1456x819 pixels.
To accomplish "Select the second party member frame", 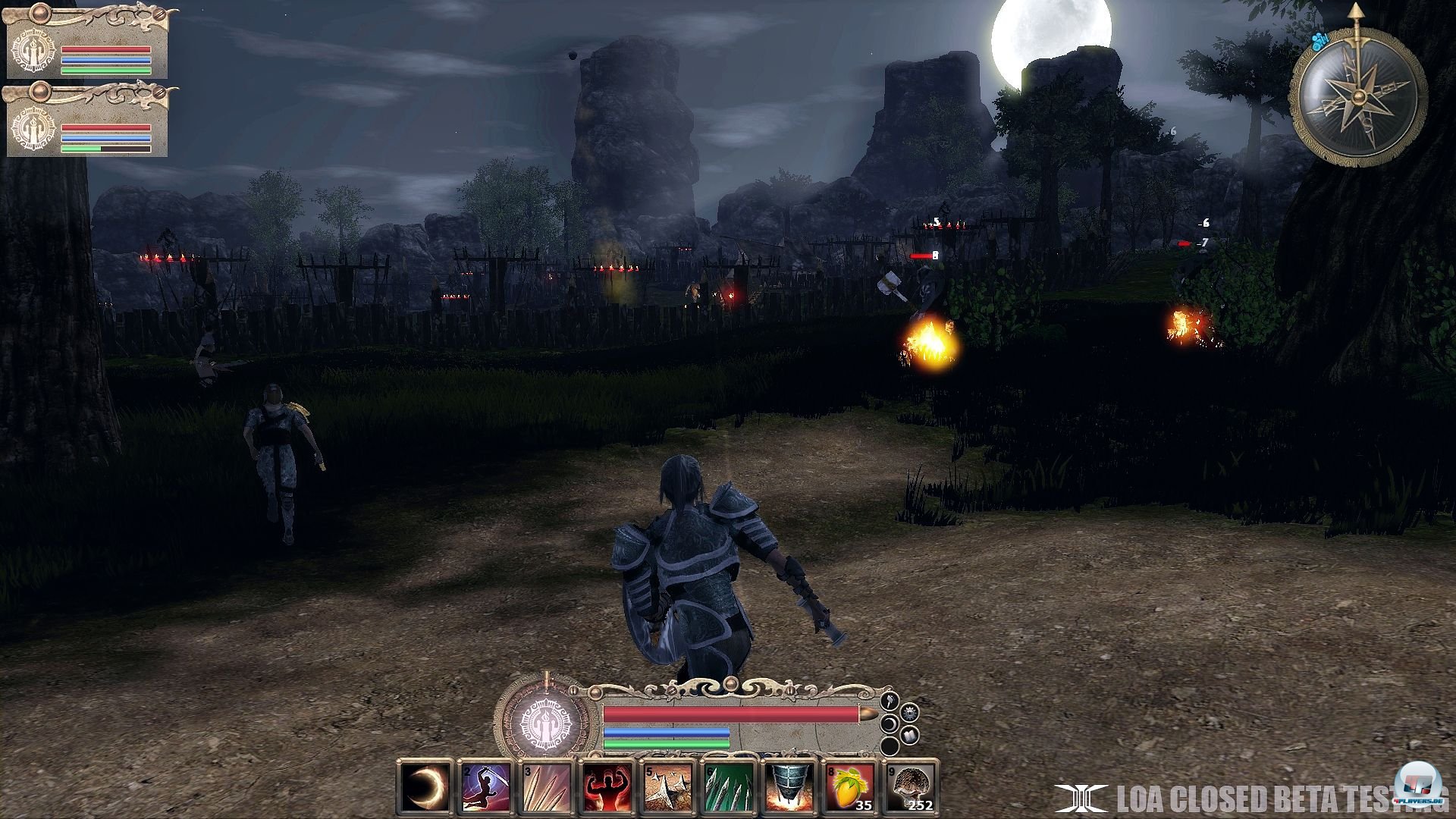I will (87, 122).
